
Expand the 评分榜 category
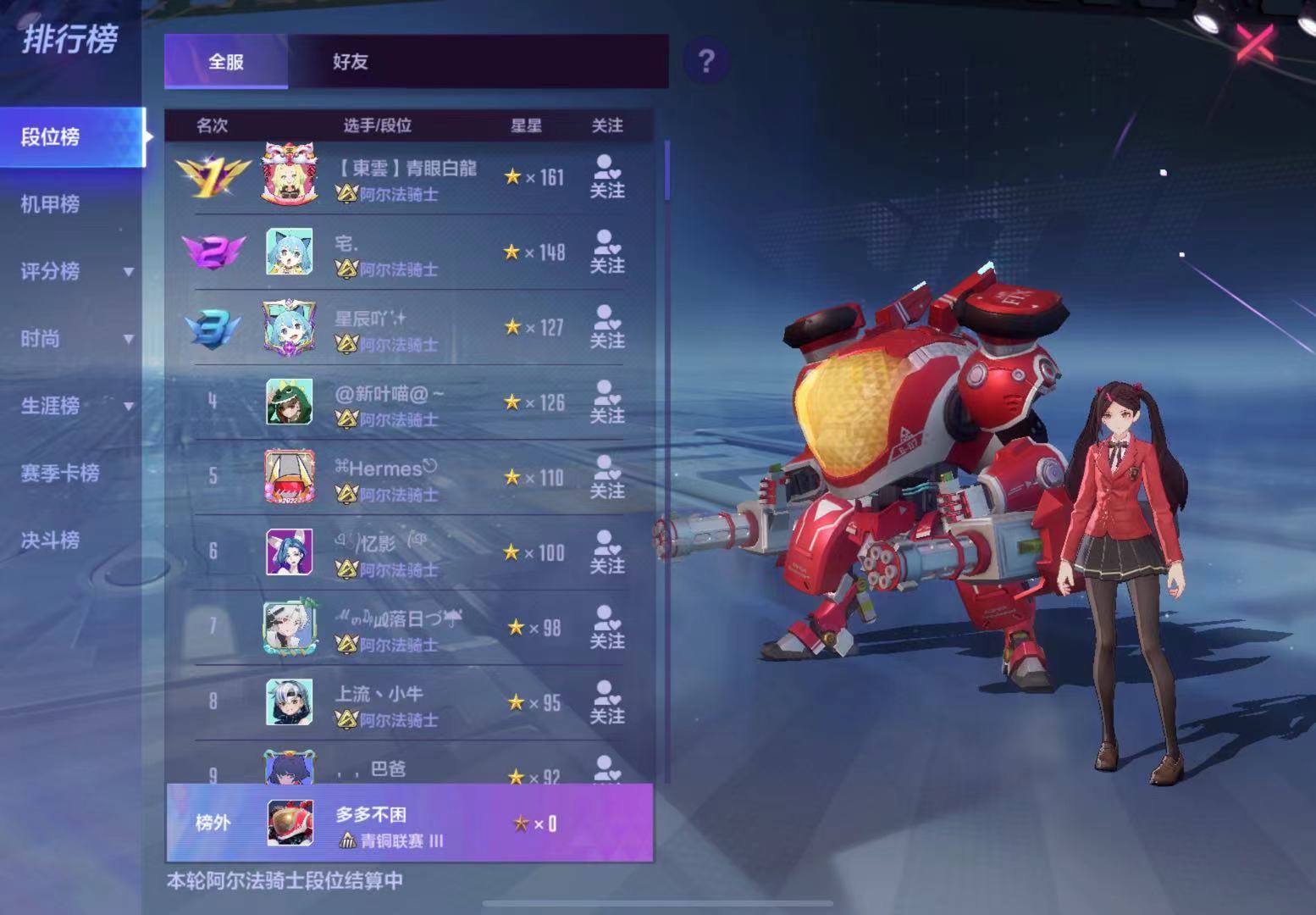point(75,271)
